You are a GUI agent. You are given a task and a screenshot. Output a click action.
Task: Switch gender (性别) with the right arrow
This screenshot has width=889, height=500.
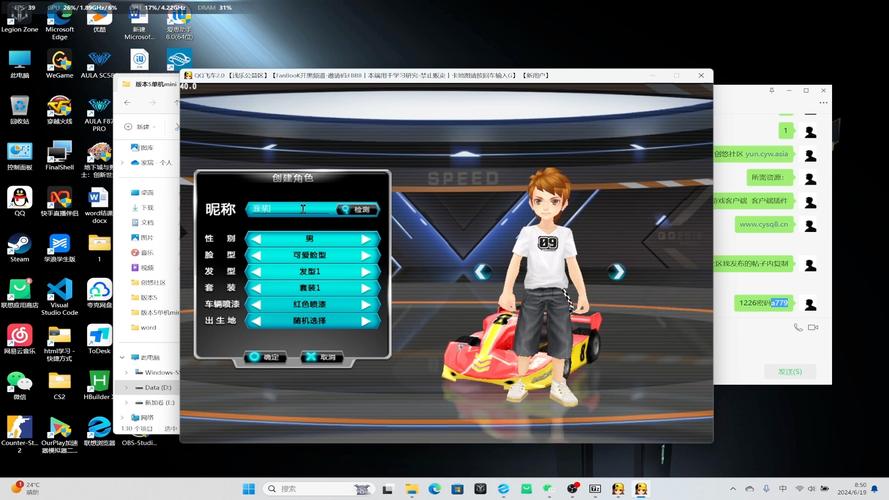click(x=367, y=239)
